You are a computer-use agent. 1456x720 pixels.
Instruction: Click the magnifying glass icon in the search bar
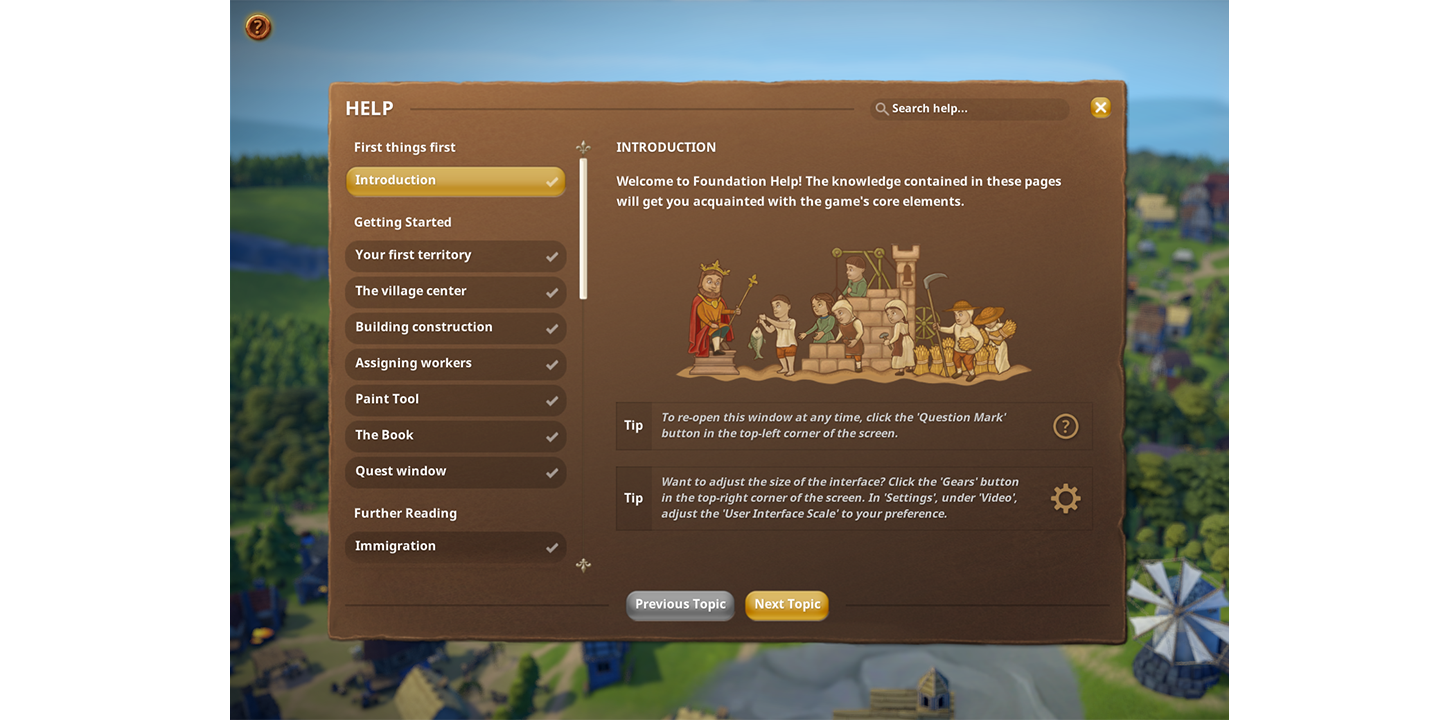click(881, 108)
